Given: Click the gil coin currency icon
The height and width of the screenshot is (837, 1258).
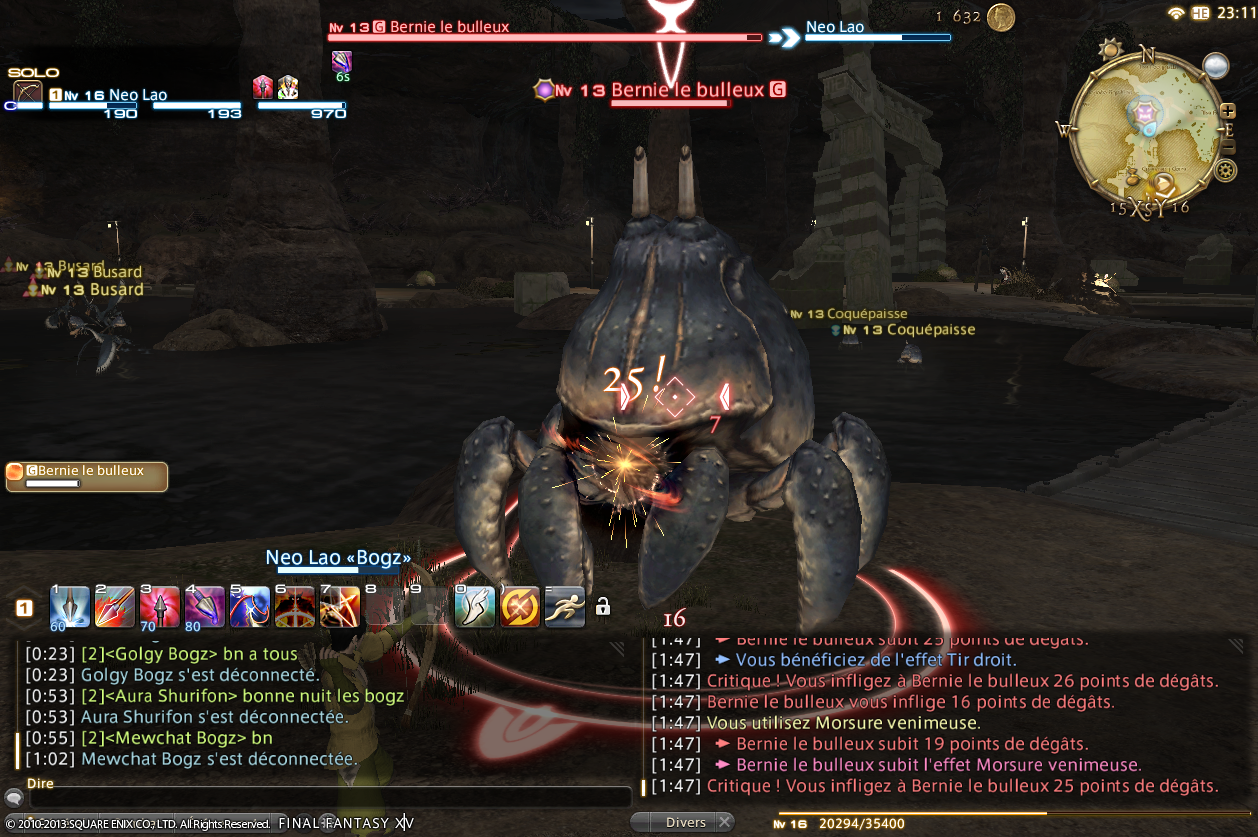Looking at the screenshot, I should 1000,17.
